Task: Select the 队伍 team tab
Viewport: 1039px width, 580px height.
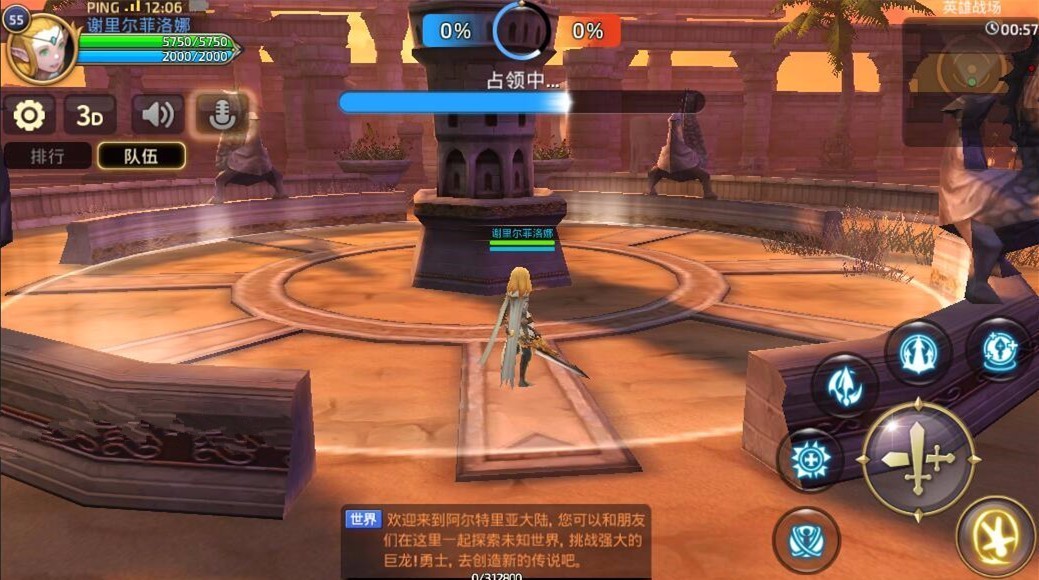Action: coord(141,156)
